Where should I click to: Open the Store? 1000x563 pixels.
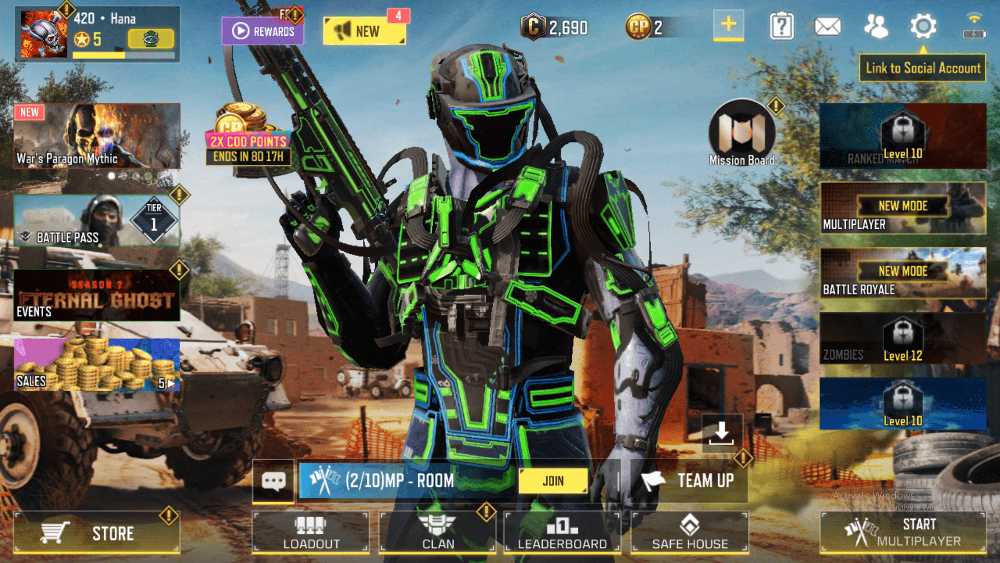click(x=97, y=533)
